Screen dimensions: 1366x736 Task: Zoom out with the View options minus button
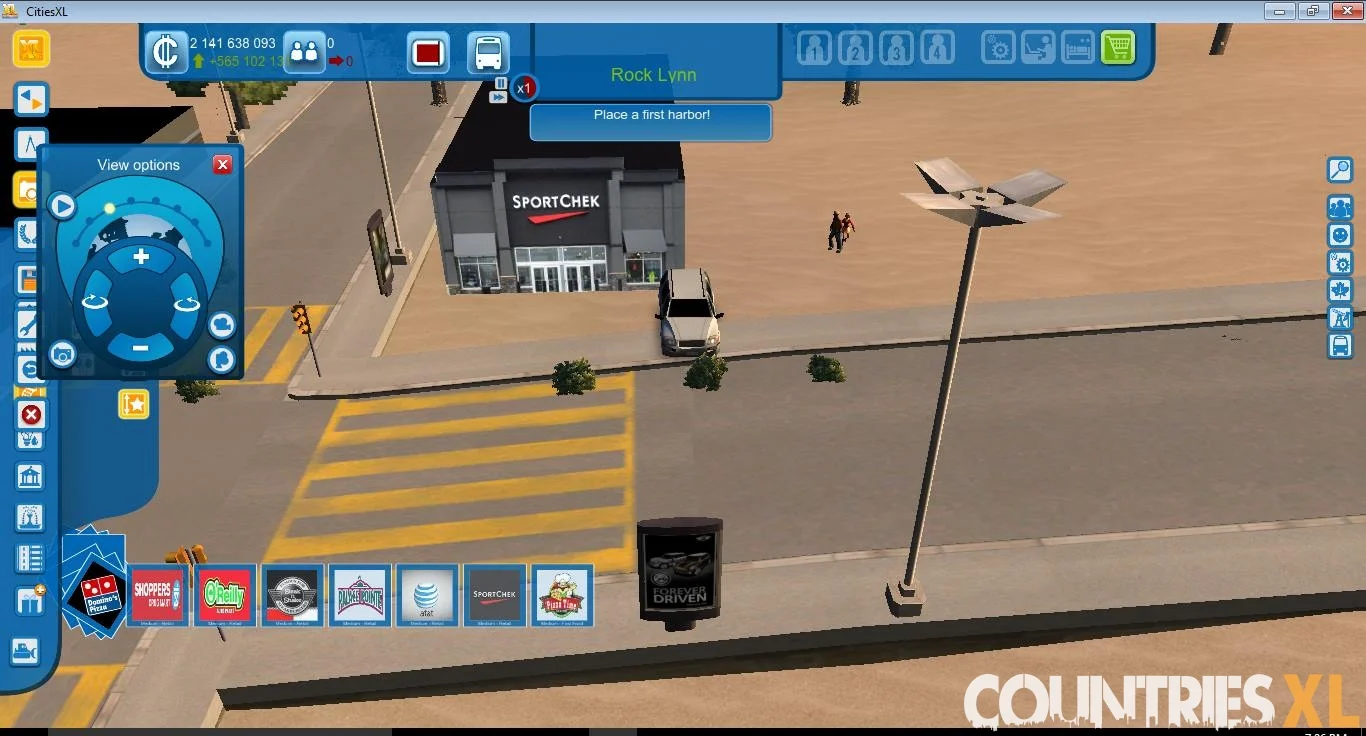[140, 348]
